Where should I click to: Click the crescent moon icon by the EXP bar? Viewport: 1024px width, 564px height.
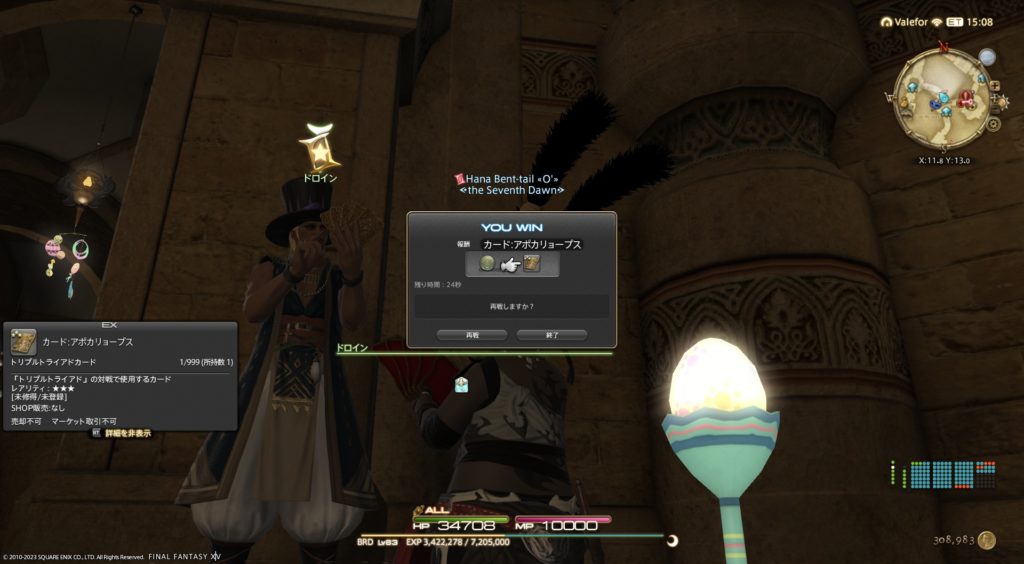tap(672, 541)
